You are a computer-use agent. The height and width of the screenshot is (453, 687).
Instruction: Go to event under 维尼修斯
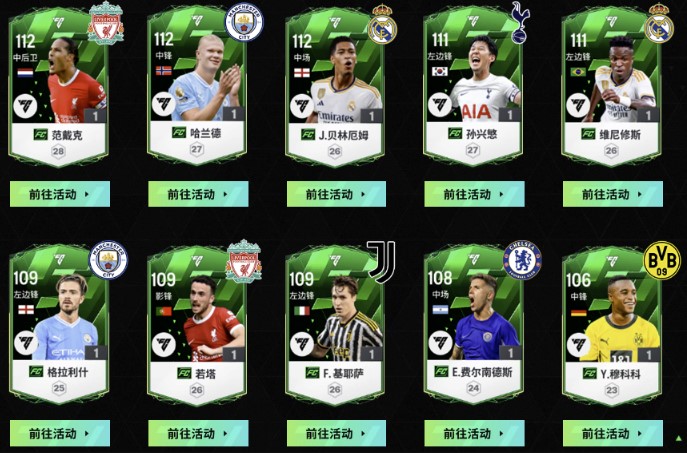612,194
